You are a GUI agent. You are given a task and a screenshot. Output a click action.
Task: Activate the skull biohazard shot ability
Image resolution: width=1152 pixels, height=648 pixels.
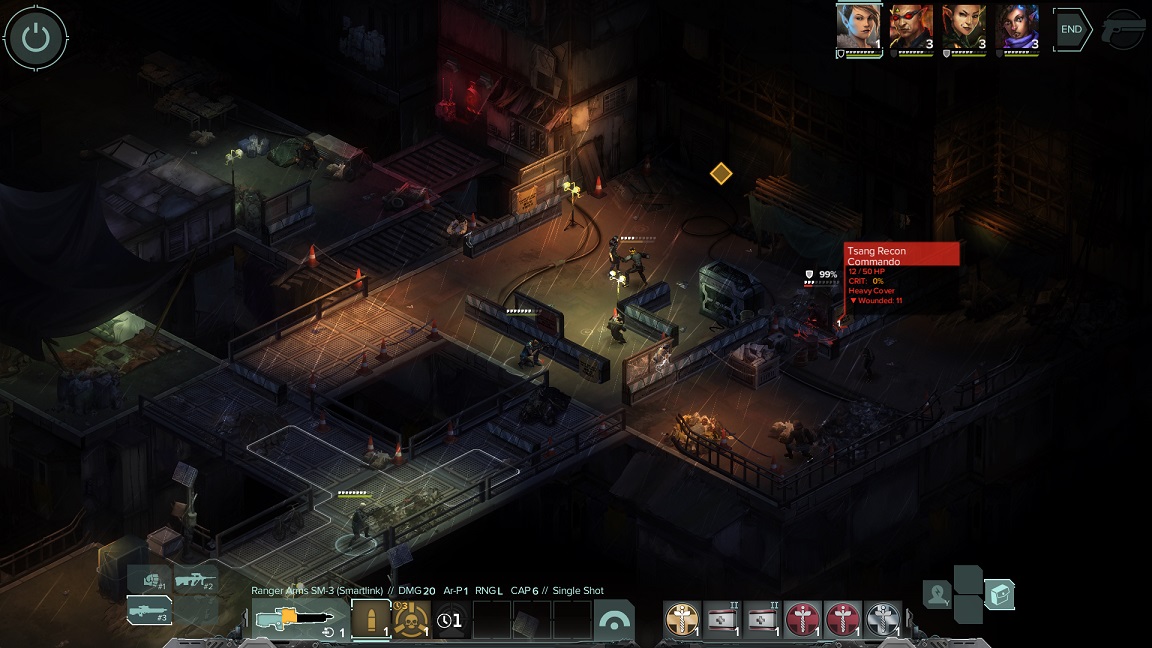[x=411, y=620]
